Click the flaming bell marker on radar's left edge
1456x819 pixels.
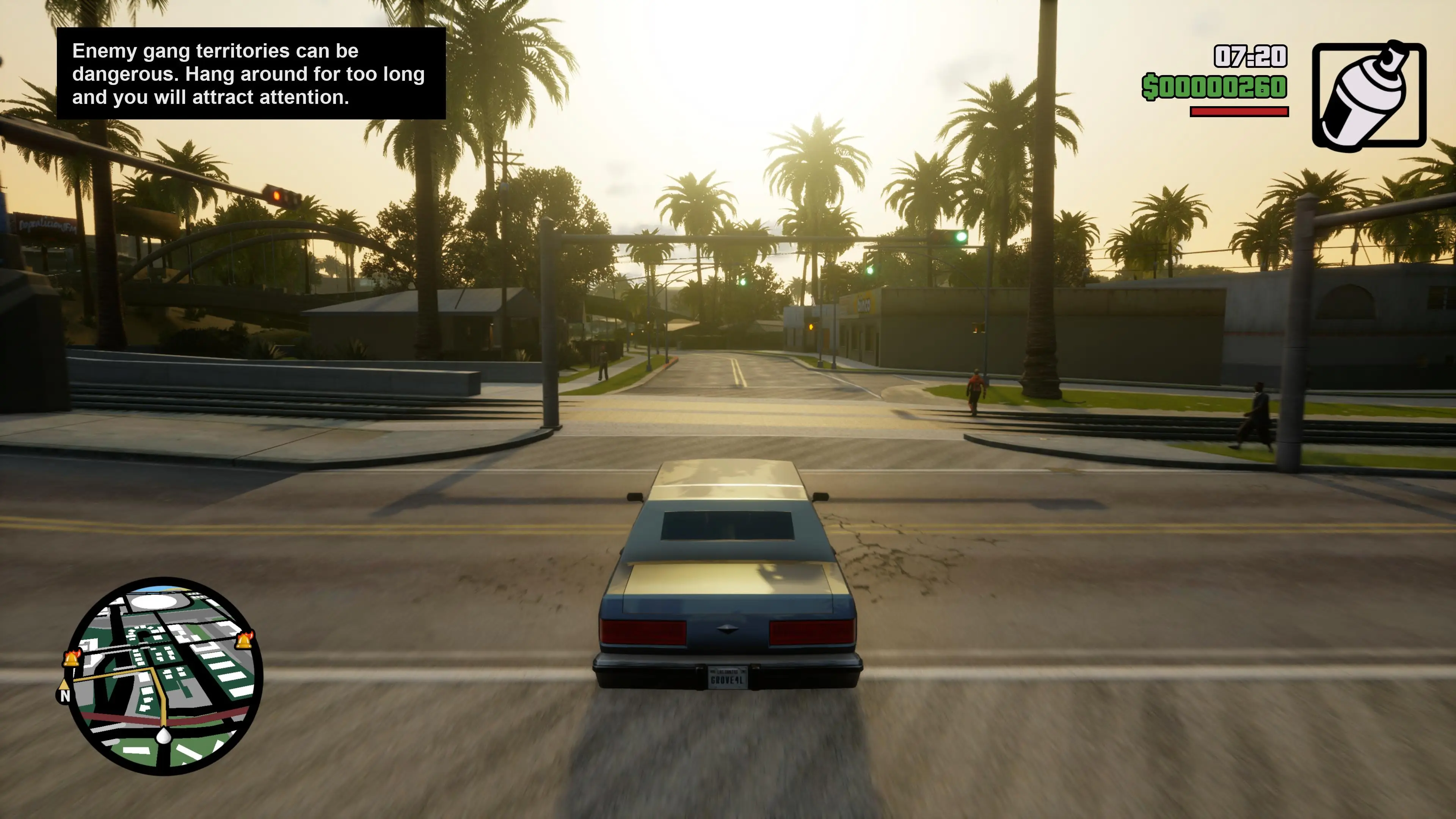72,658
